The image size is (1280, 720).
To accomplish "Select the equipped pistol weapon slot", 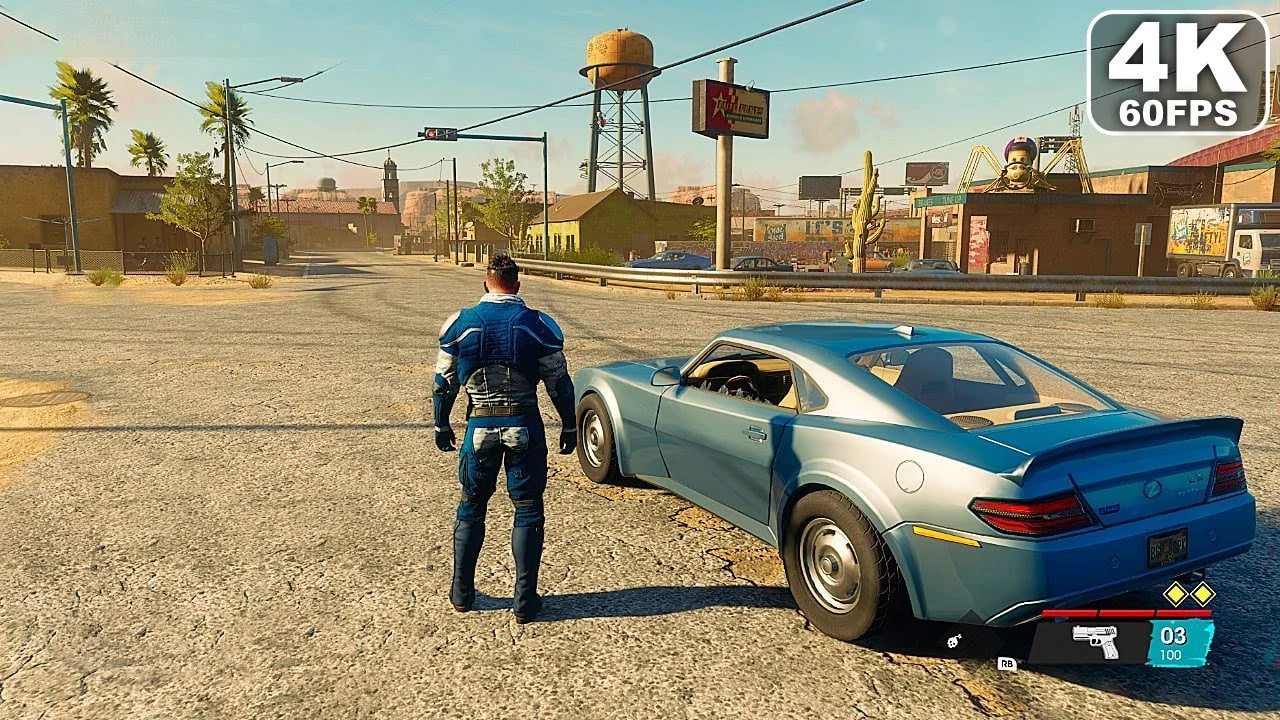I will click(x=1094, y=639).
